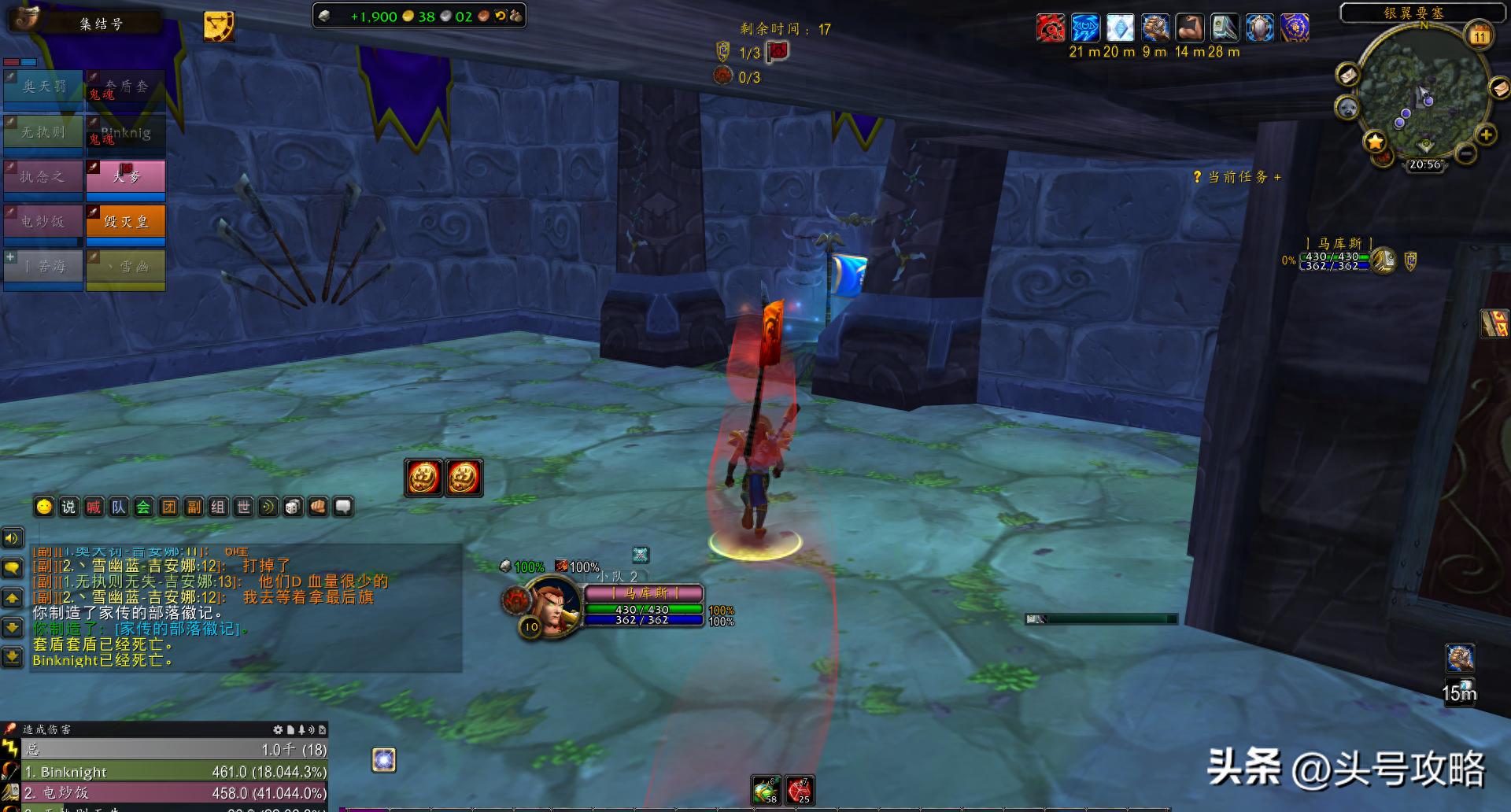Image resolution: width=1511 pixels, height=812 pixels.
Task: Zoom in the minimap with the plus button
Action: pyautogui.click(x=1486, y=135)
